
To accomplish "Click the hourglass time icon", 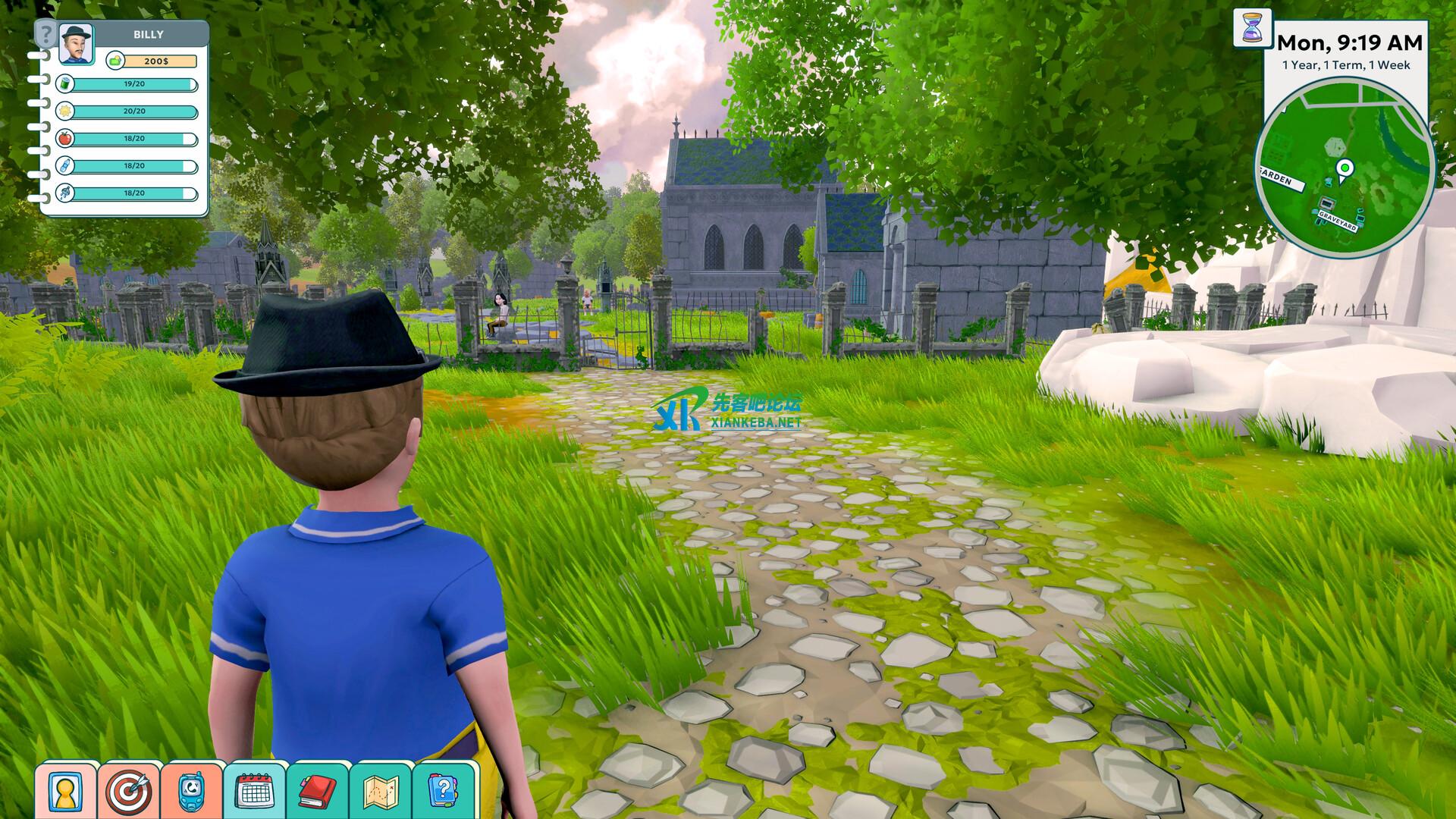I will click(x=1252, y=28).
